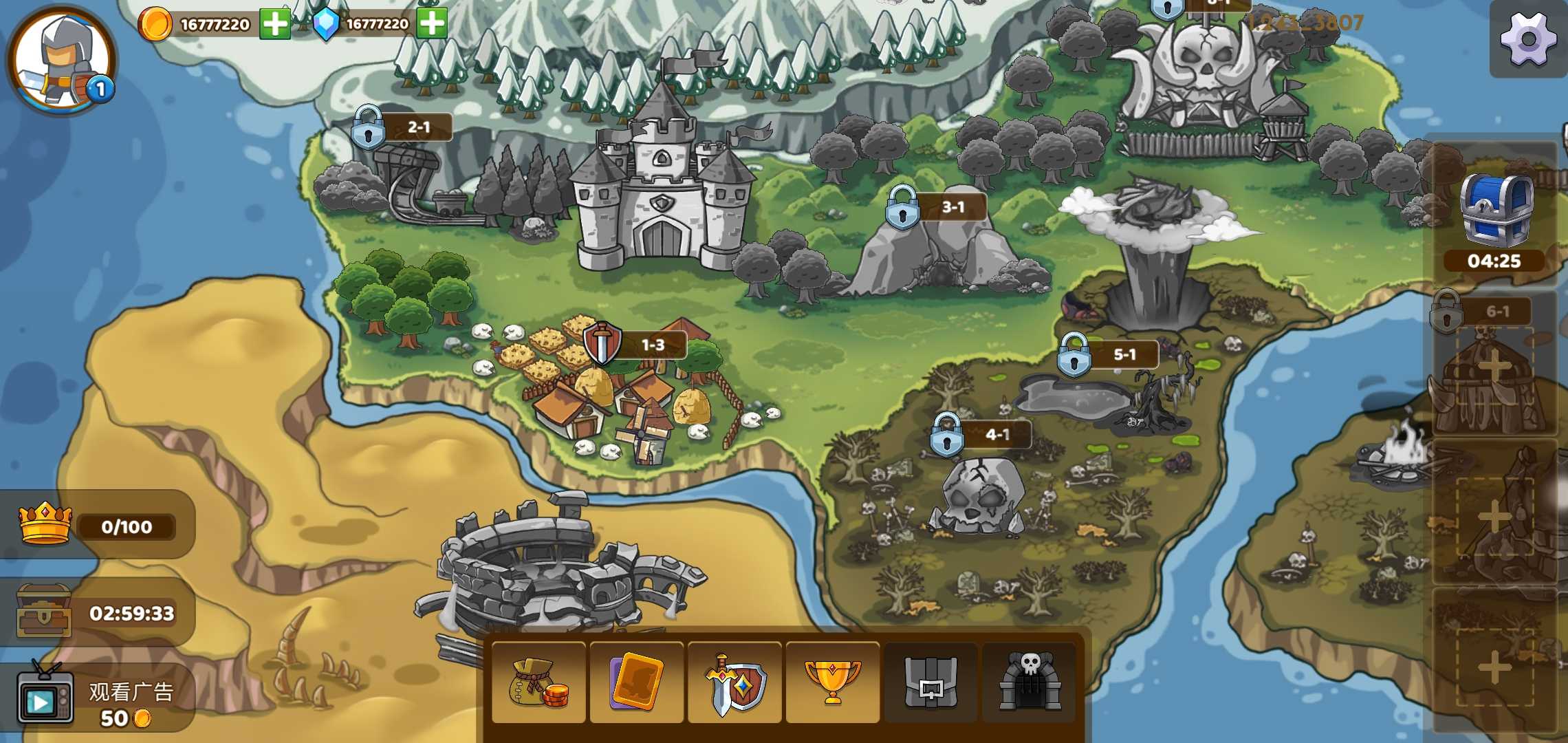Screen dimensions: 1568x743
Task: Open the orange card collection
Action: [x=637, y=683]
